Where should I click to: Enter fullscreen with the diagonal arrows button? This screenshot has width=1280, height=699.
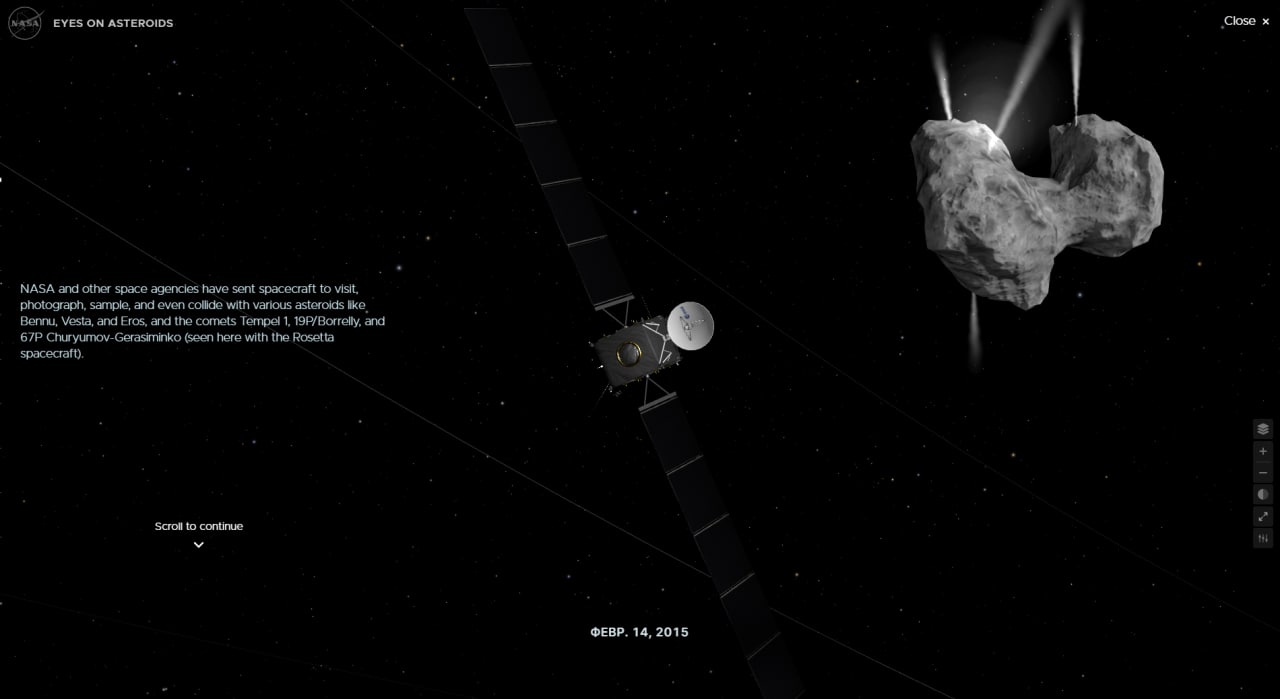(1263, 517)
